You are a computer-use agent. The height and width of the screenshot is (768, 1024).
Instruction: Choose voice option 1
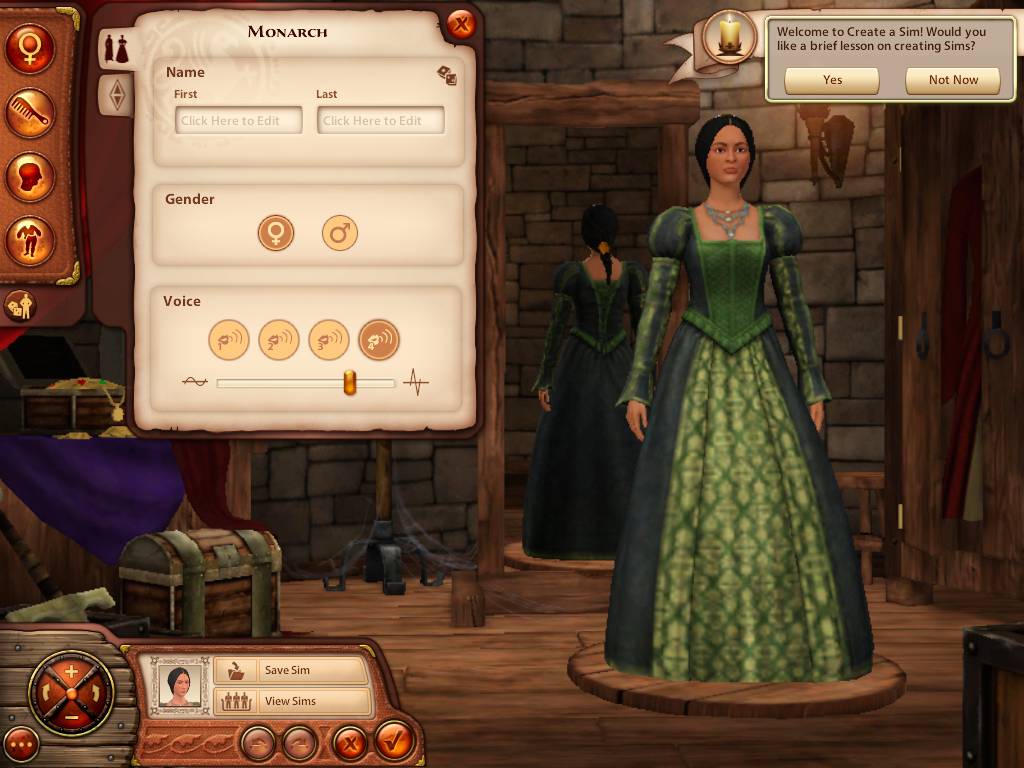[x=228, y=340]
